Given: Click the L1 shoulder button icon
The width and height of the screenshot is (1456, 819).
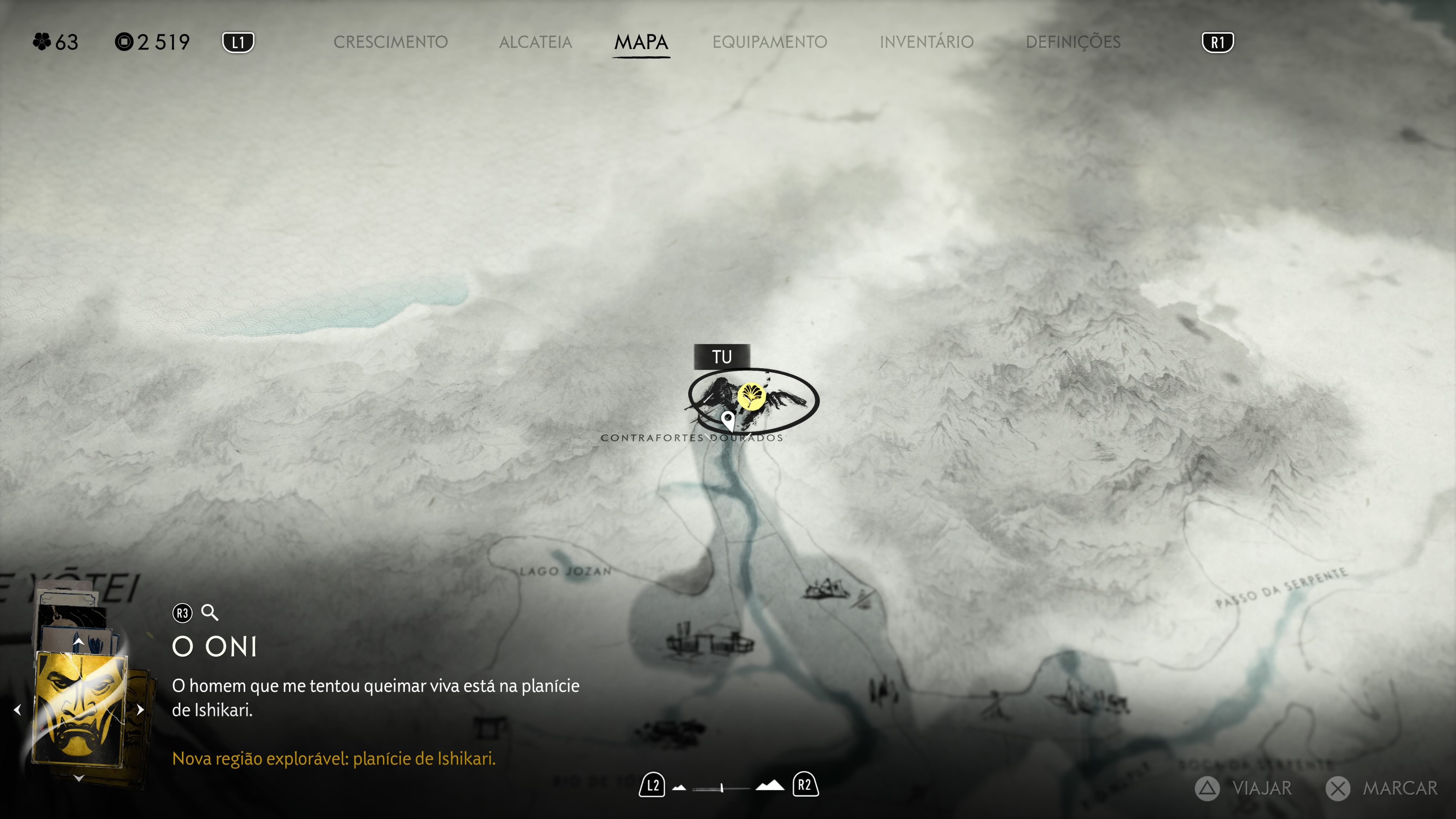Looking at the screenshot, I should click(x=238, y=41).
